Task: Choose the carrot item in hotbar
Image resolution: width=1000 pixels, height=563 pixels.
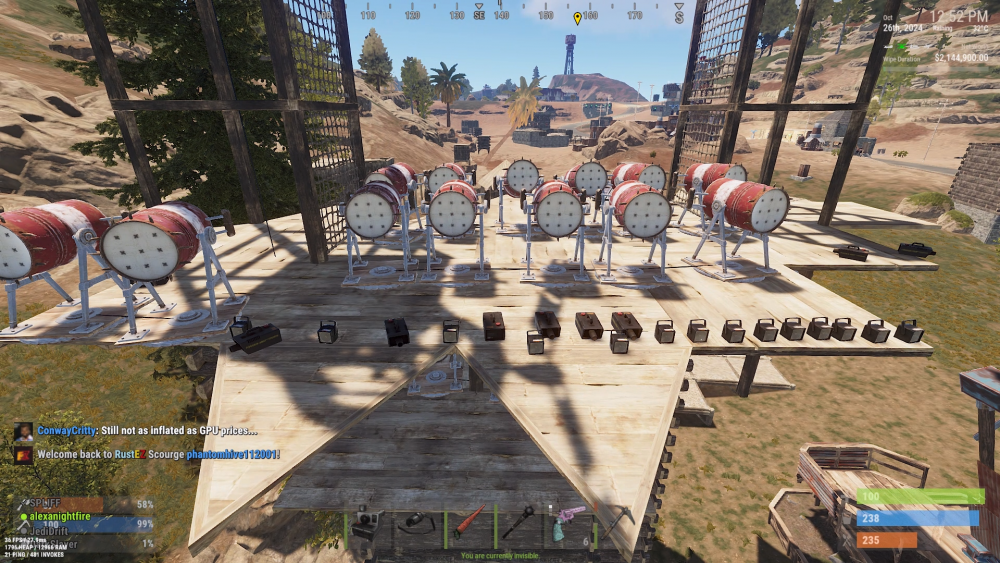Action: pyautogui.click(x=468, y=523)
